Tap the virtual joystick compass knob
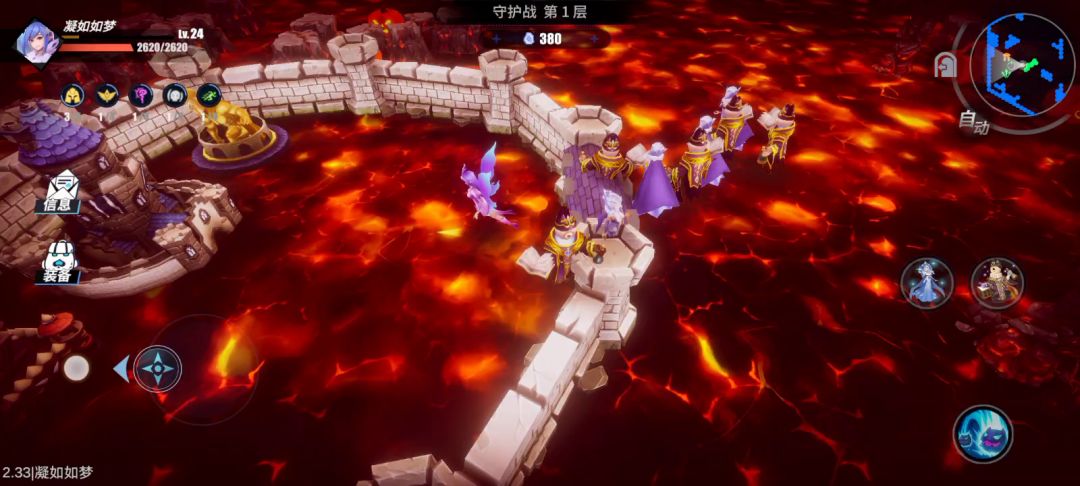 coord(158,368)
